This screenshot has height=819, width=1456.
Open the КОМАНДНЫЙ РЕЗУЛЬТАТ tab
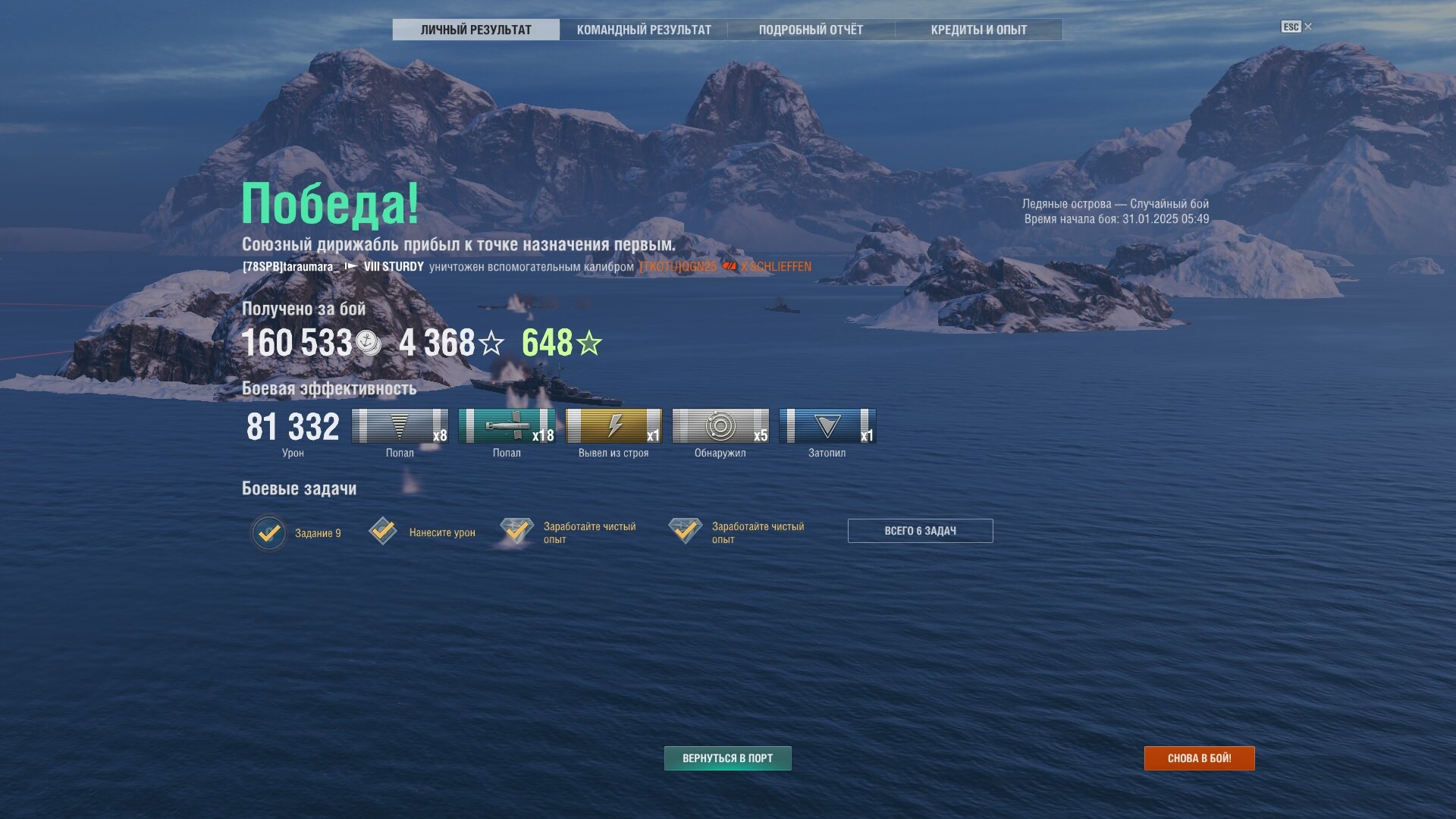tap(644, 30)
